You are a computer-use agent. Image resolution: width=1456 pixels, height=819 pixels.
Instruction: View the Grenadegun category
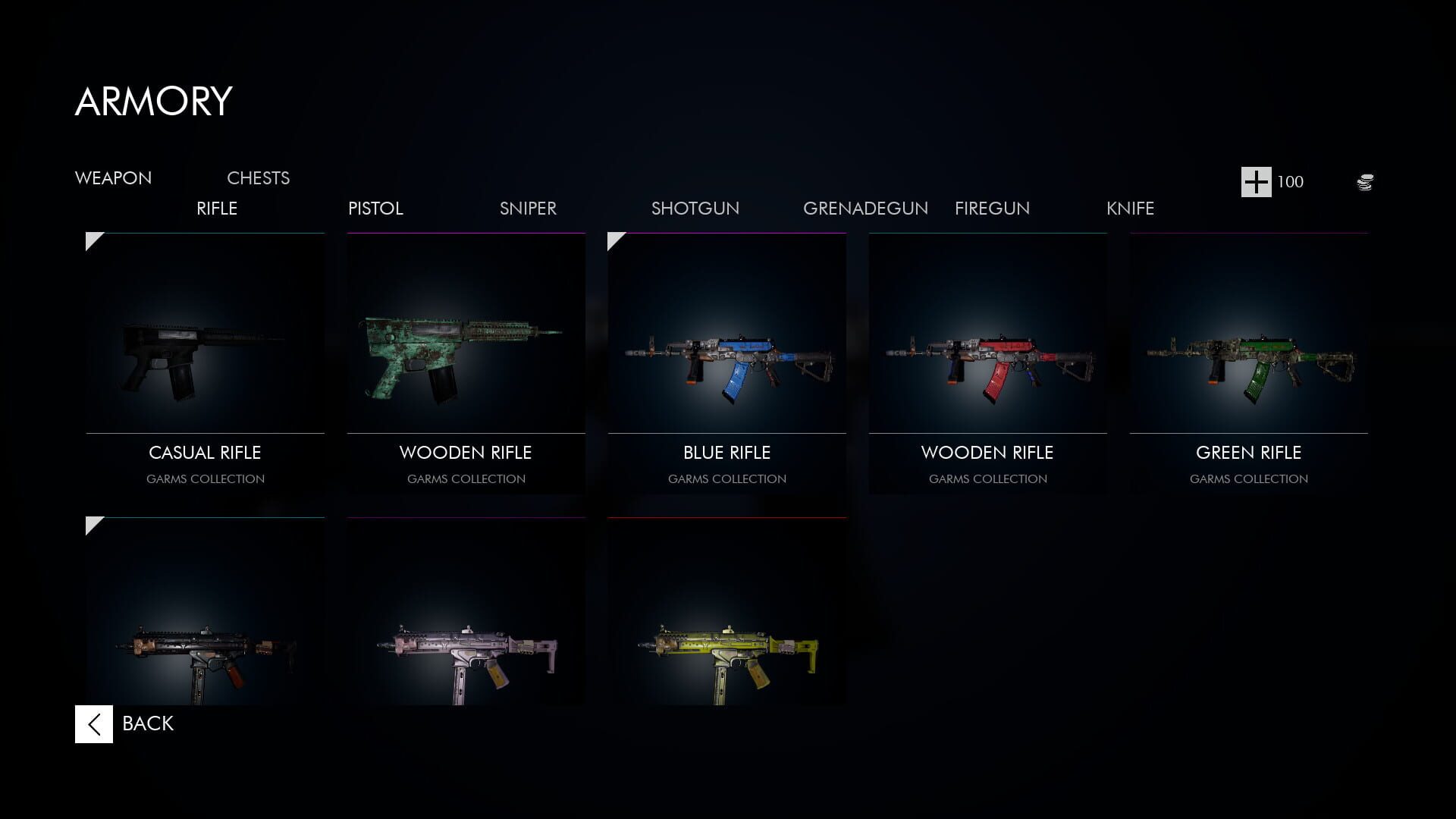866,209
